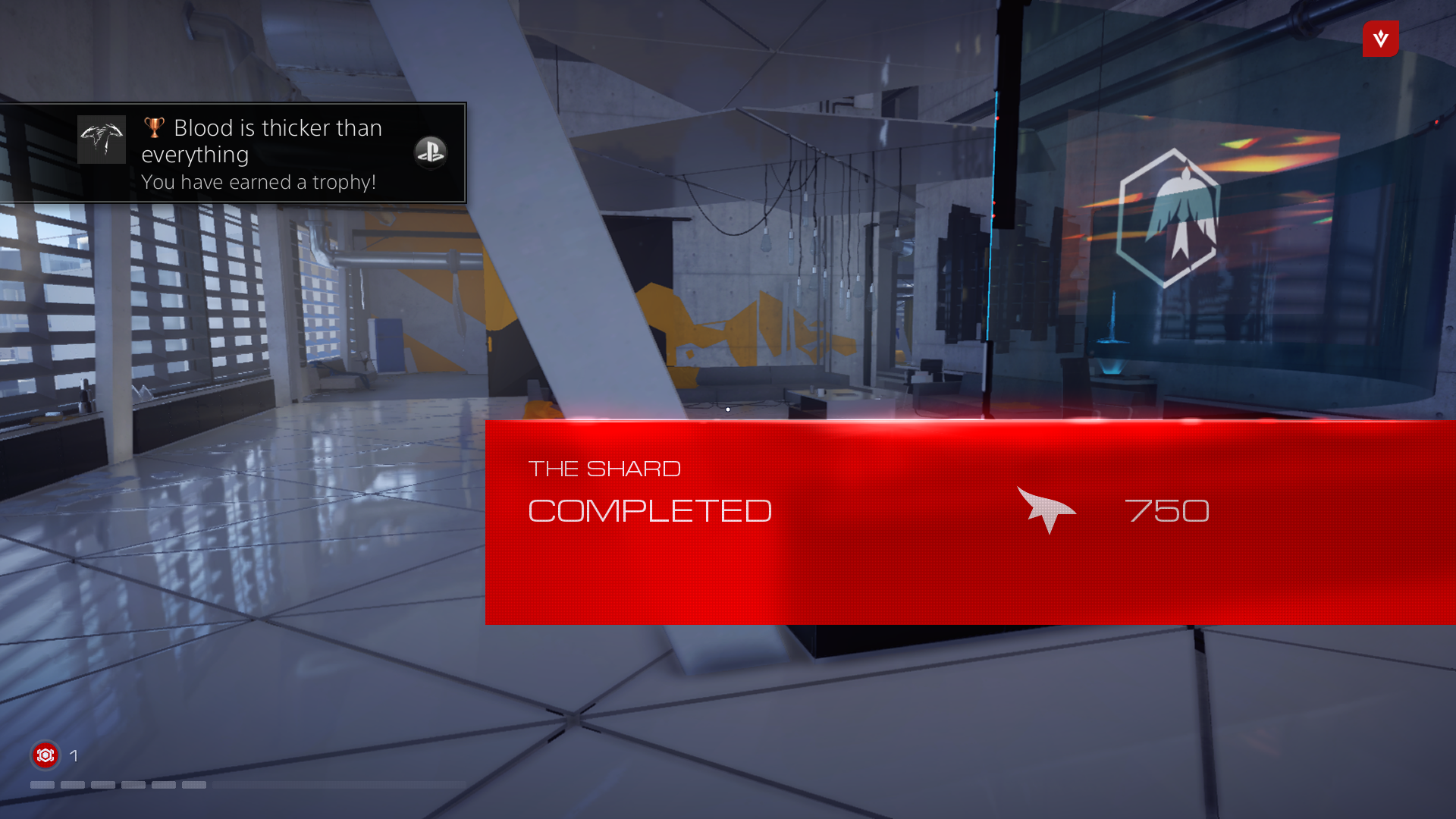The image size is (1456, 819).
Task: Click the game artwork thumbnail in the trophy popup
Action: (x=102, y=140)
